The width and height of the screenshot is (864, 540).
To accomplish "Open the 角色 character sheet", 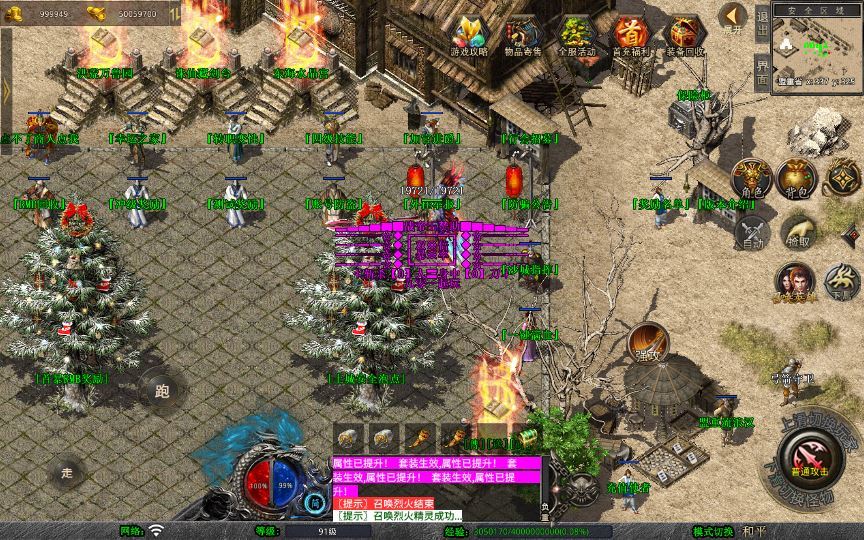I will tap(750, 179).
